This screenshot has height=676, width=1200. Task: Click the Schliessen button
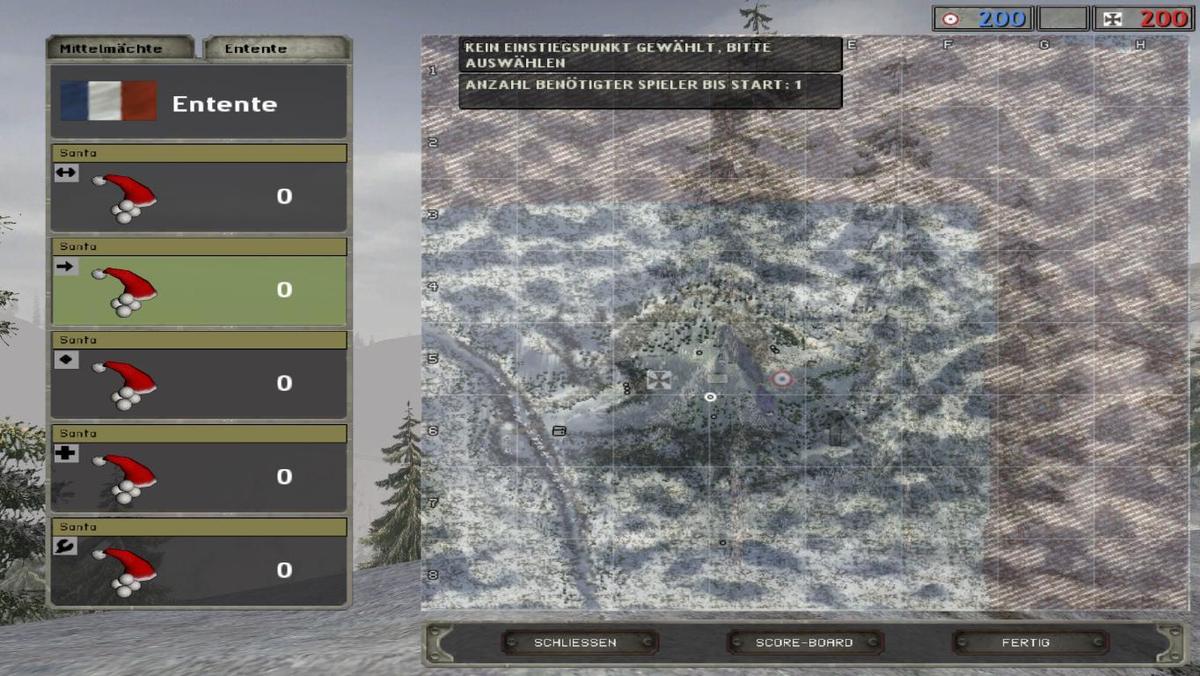point(576,642)
